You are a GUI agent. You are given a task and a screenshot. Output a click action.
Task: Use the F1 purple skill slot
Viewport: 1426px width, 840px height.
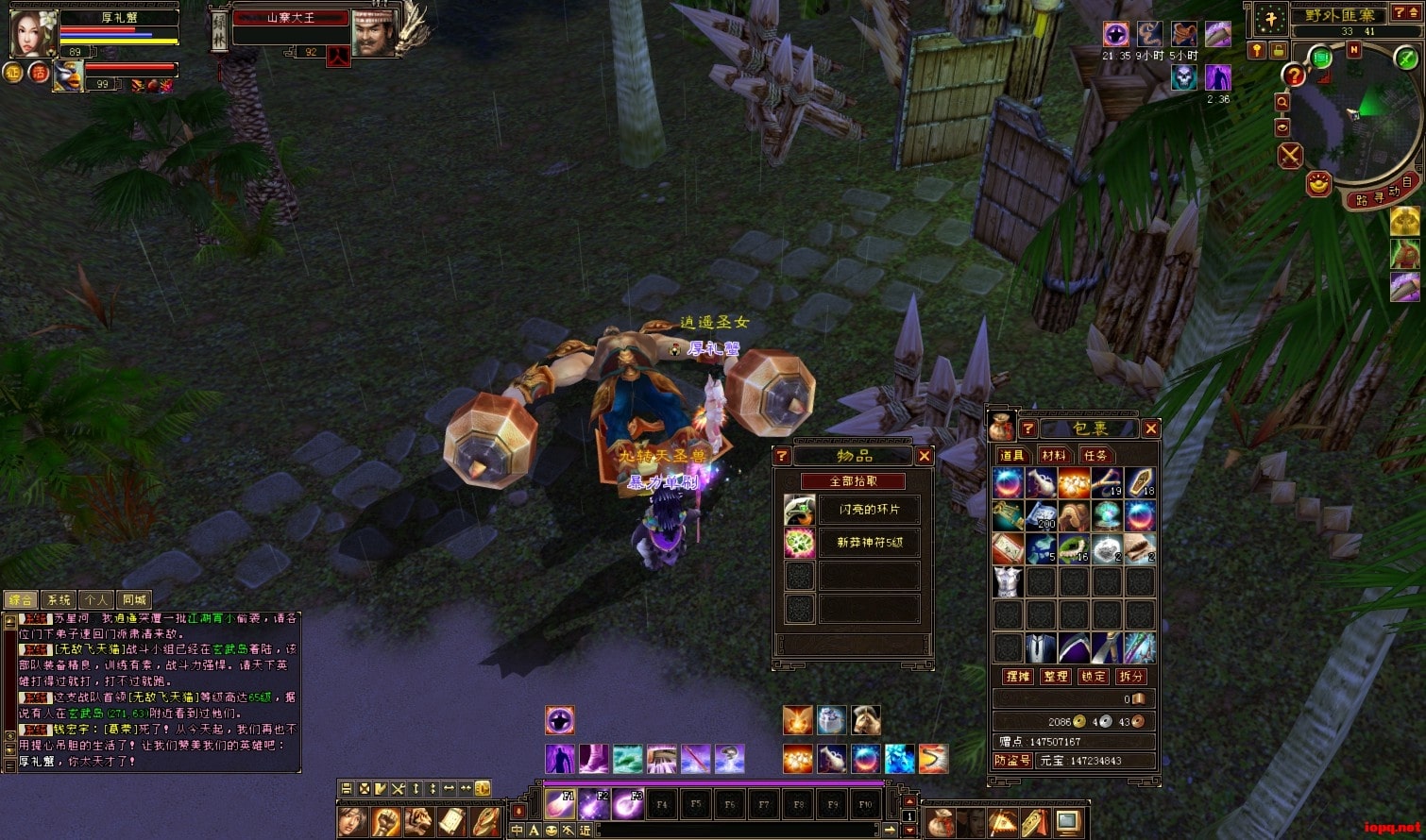[559, 803]
